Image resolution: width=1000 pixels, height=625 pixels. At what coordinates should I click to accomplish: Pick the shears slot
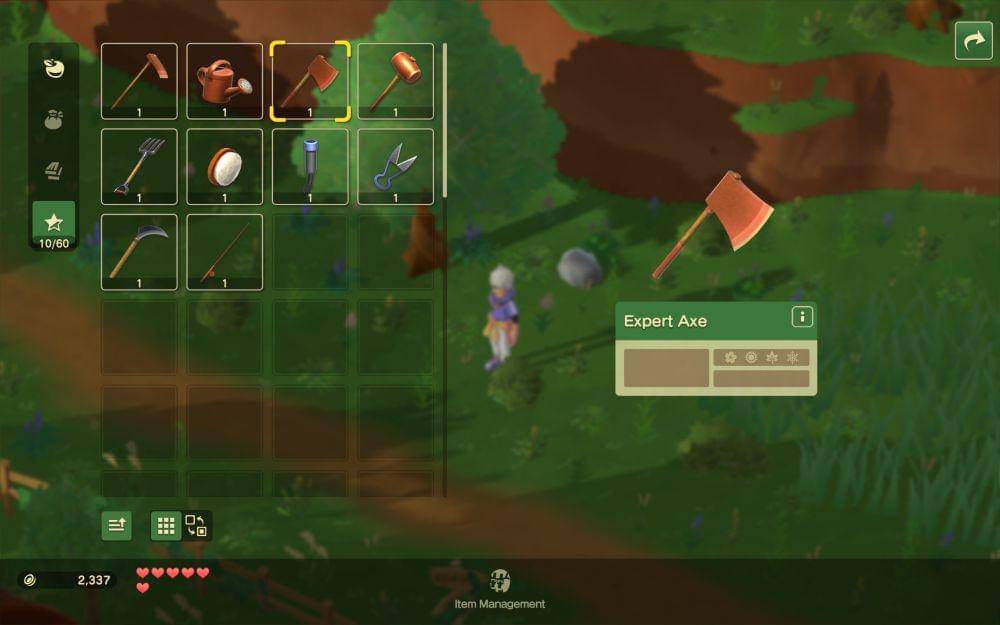click(395, 166)
